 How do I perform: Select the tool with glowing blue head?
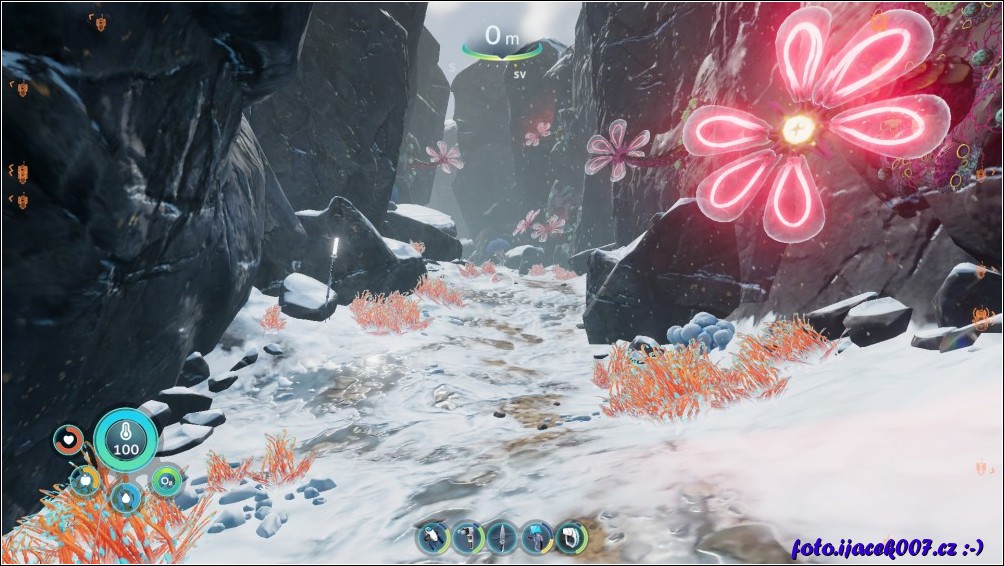pos(537,538)
